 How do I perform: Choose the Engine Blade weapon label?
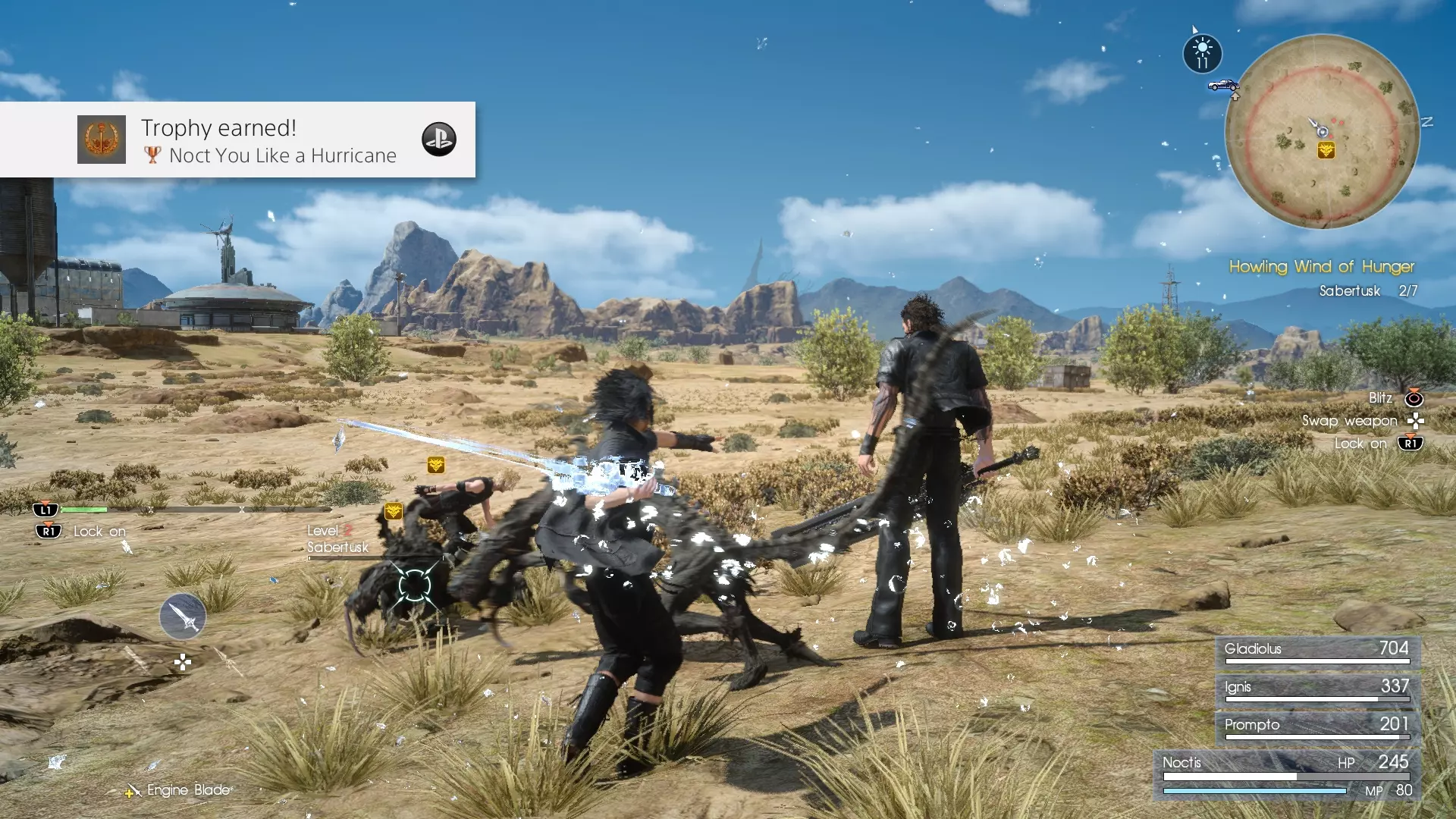coord(188,790)
